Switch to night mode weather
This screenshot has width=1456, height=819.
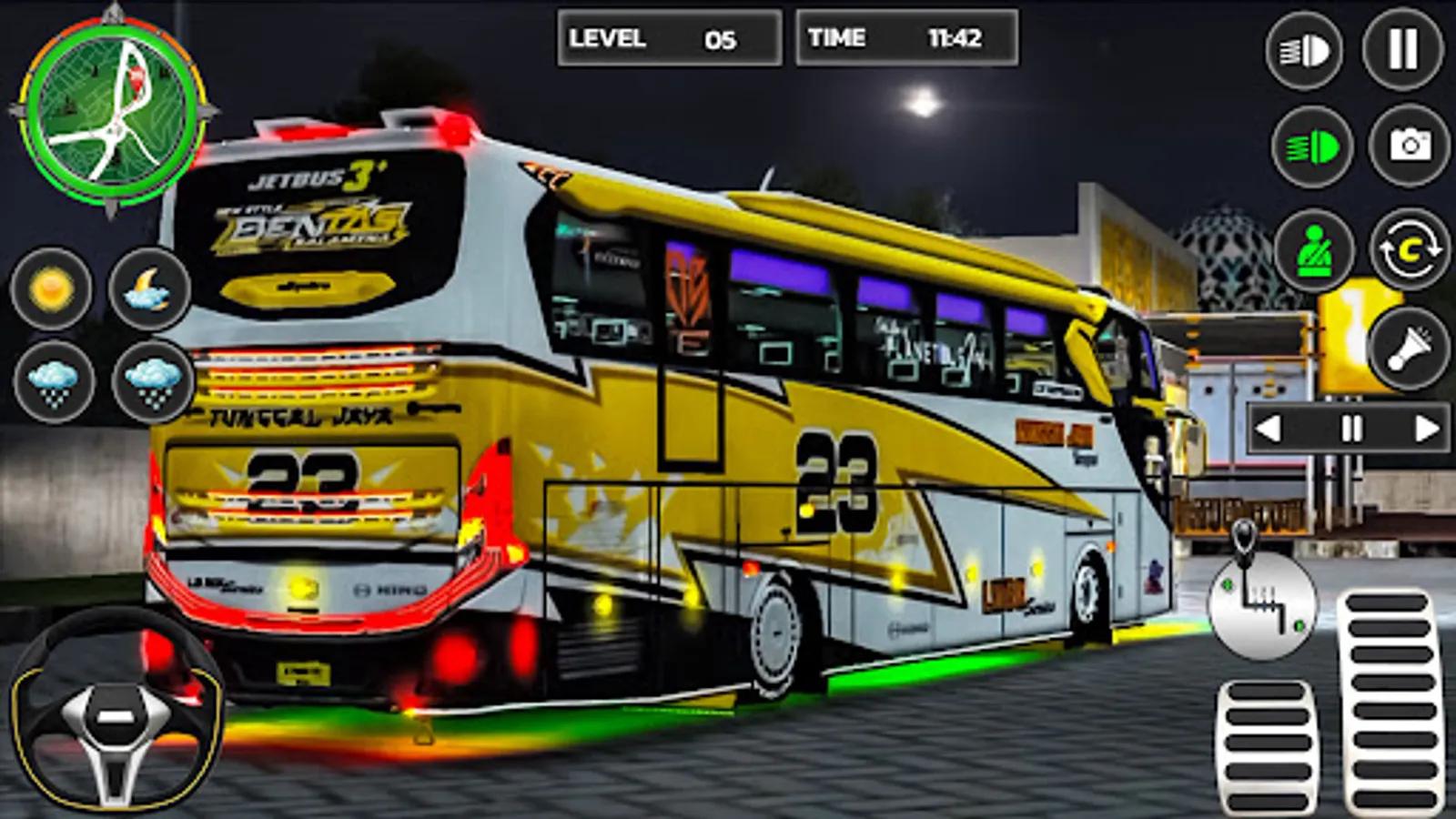[148, 291]
